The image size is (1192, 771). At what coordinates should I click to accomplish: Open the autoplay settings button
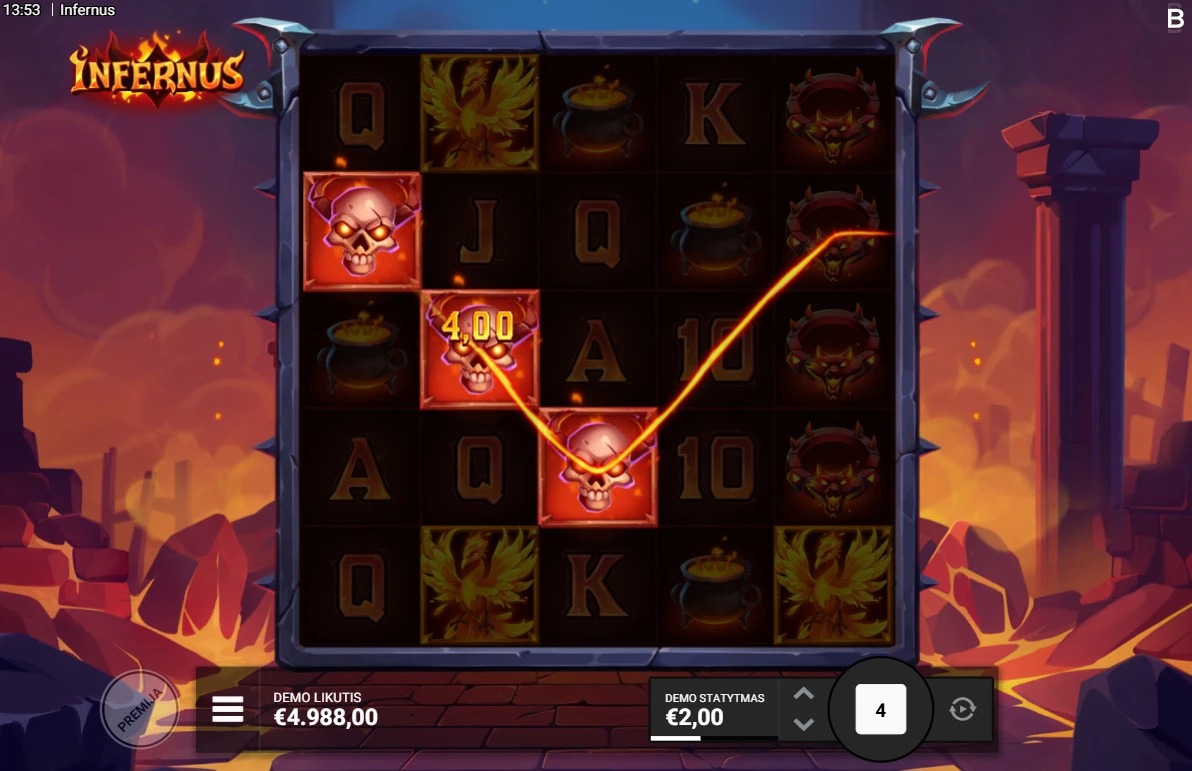961,709
